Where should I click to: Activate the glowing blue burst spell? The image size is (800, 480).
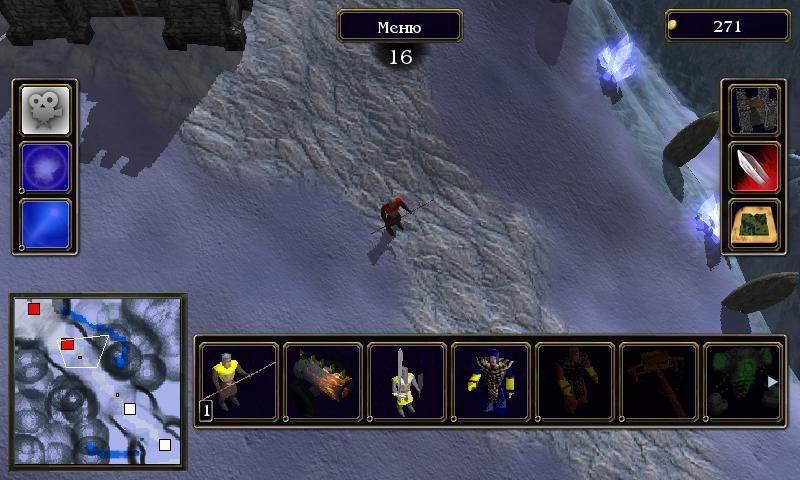tap(46, 166)
